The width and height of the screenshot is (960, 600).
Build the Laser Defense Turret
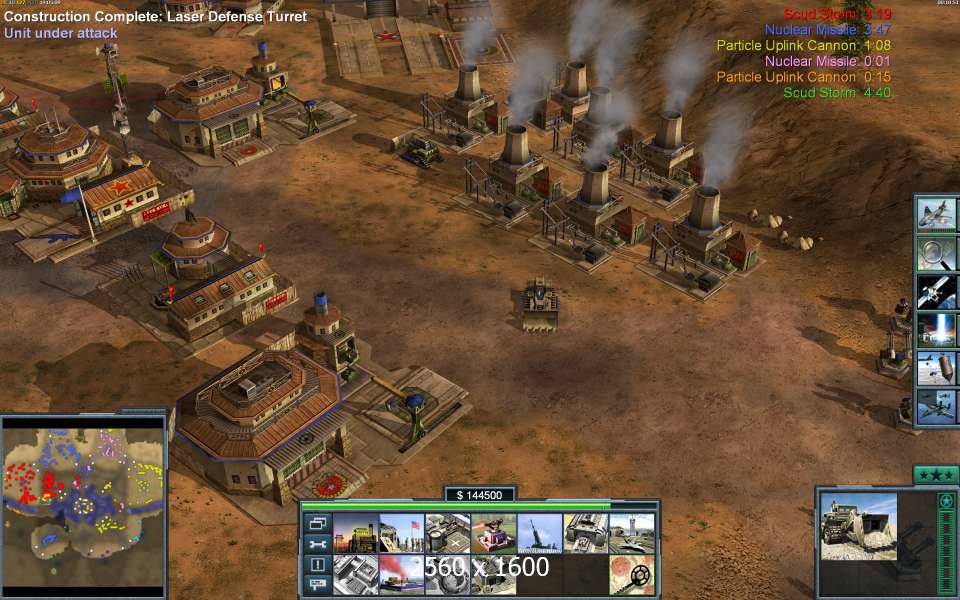click(494, 533)
